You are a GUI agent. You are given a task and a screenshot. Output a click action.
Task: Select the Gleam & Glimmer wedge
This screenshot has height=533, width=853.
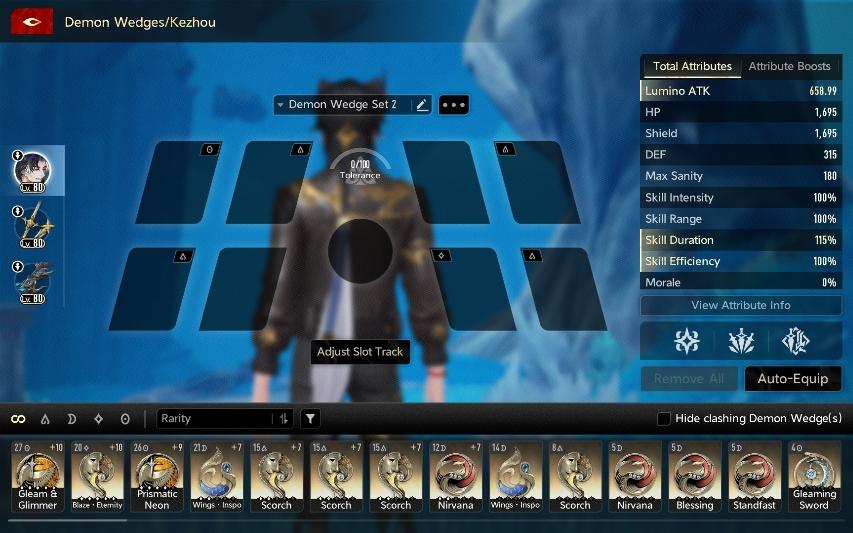pos(38,478)
